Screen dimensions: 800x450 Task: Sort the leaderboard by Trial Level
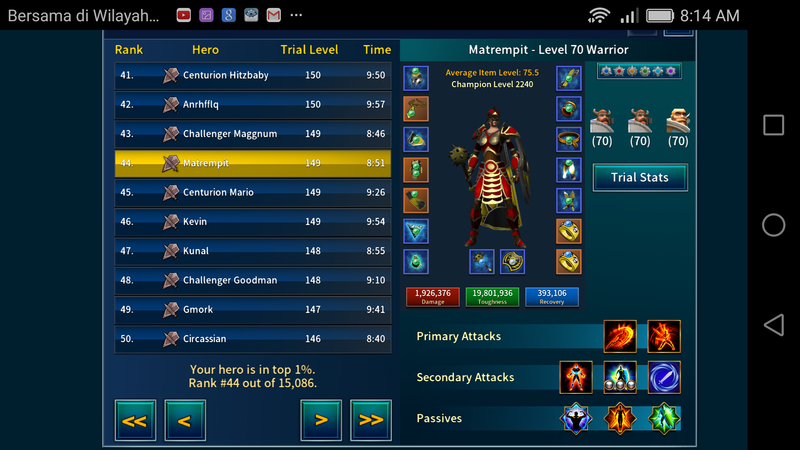point(309,50)
